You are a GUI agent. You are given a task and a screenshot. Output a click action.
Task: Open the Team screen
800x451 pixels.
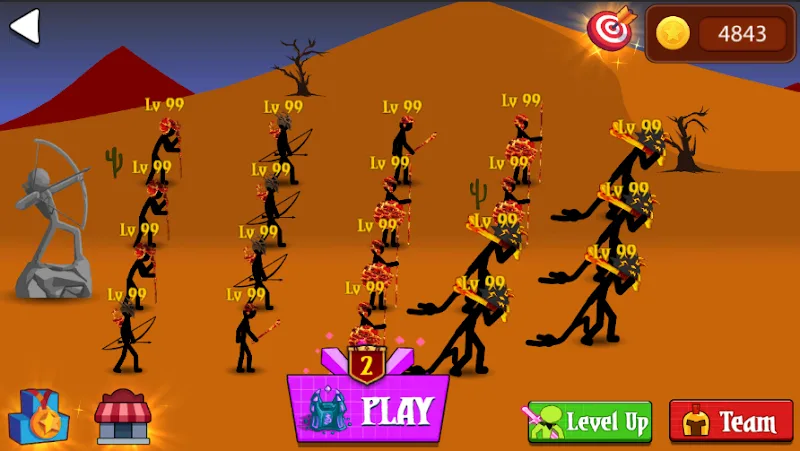click(731, 422)
